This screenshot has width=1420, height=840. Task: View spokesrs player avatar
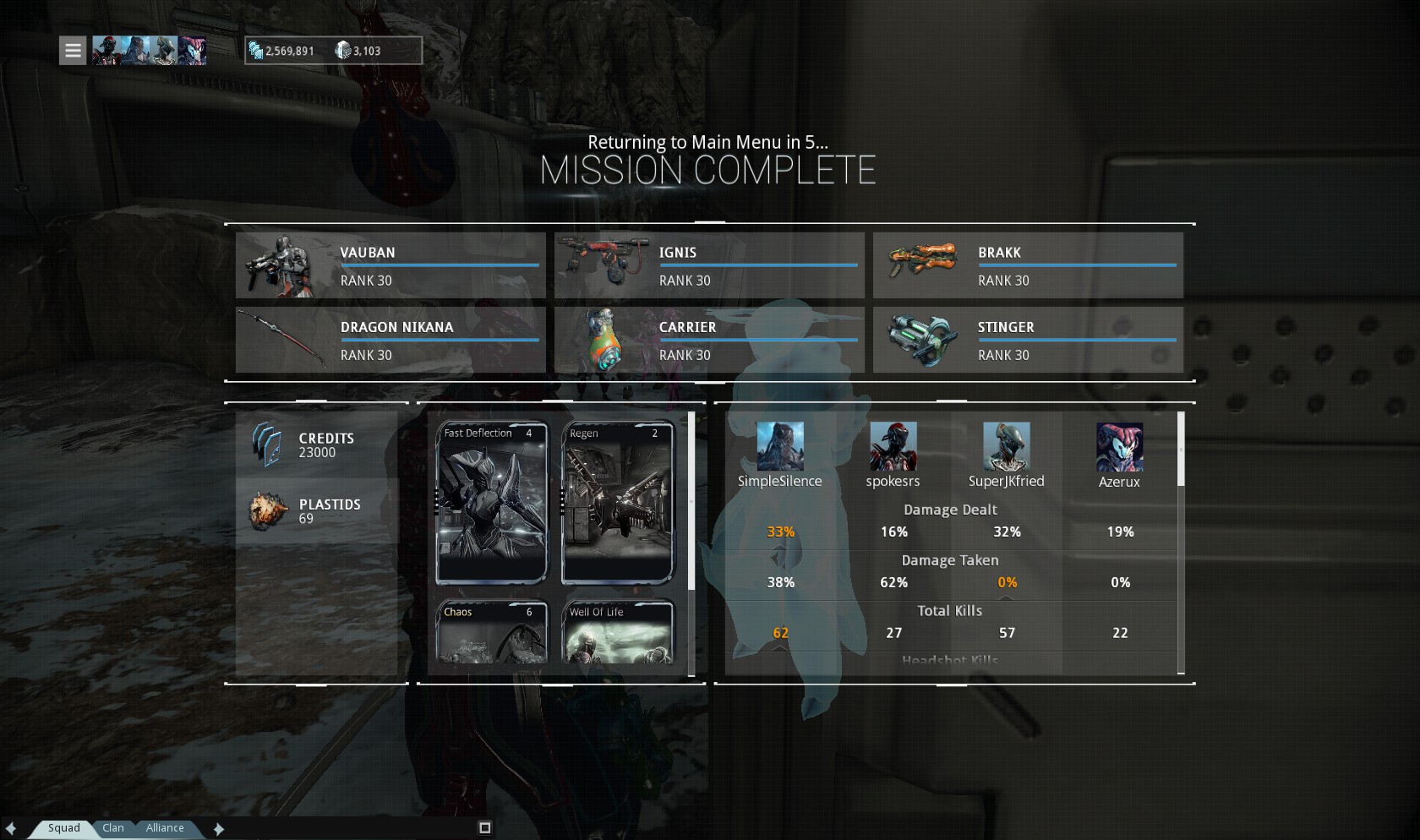[893, 446]
